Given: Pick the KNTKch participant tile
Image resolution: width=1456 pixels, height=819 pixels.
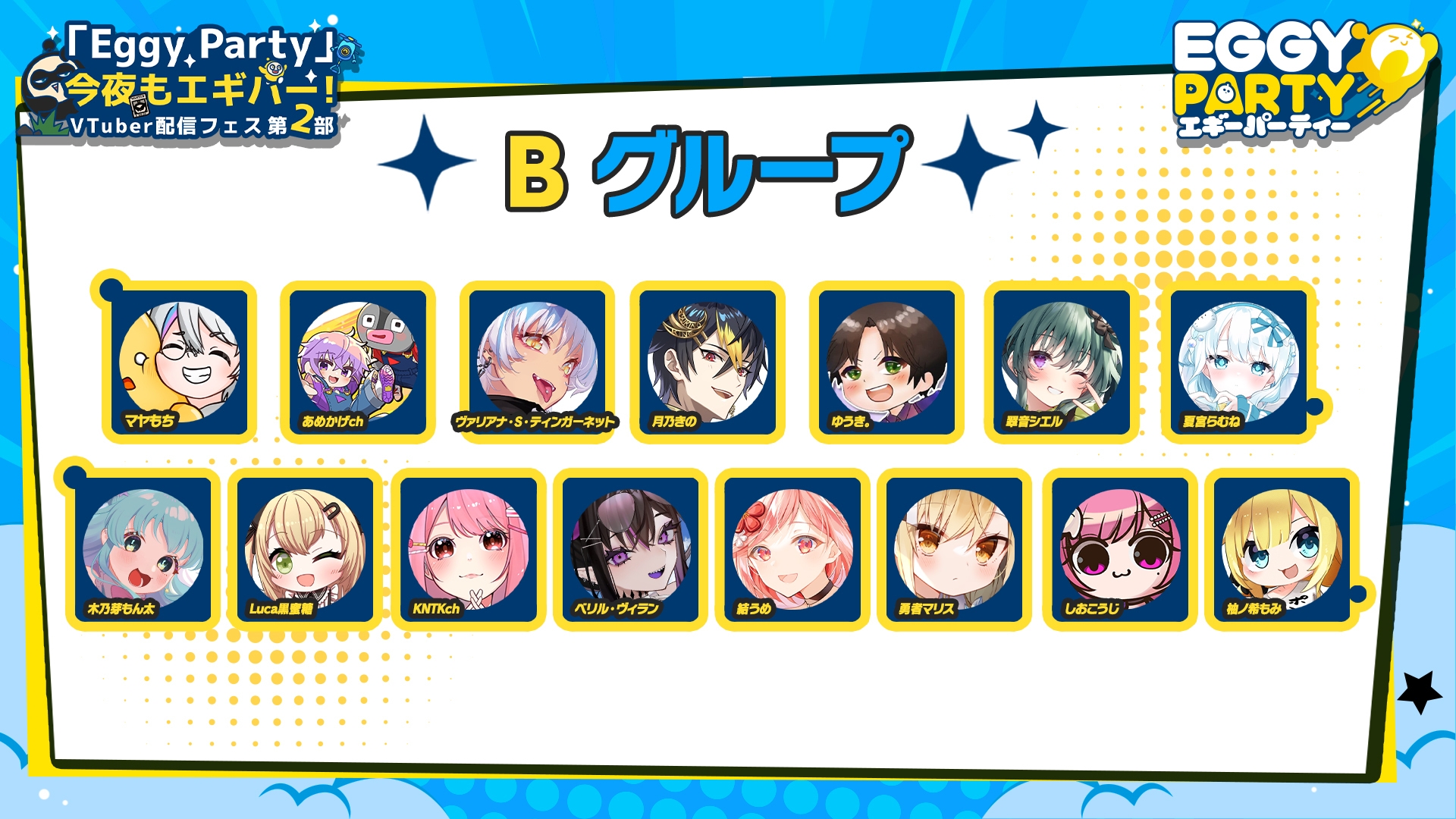Looking at the screenshot, I should [469, 549].
